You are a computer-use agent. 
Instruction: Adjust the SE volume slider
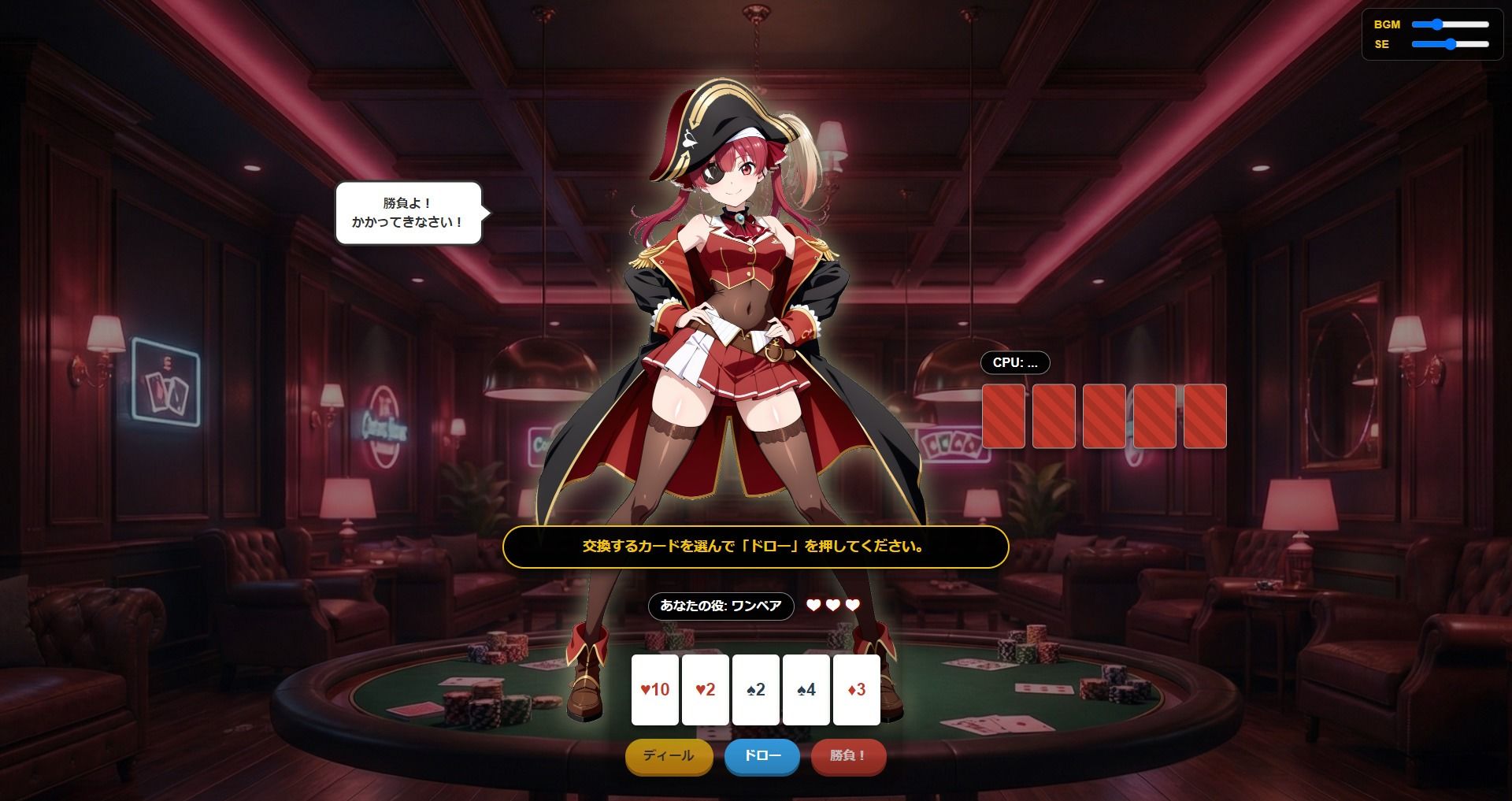[x=1451, y=46]
